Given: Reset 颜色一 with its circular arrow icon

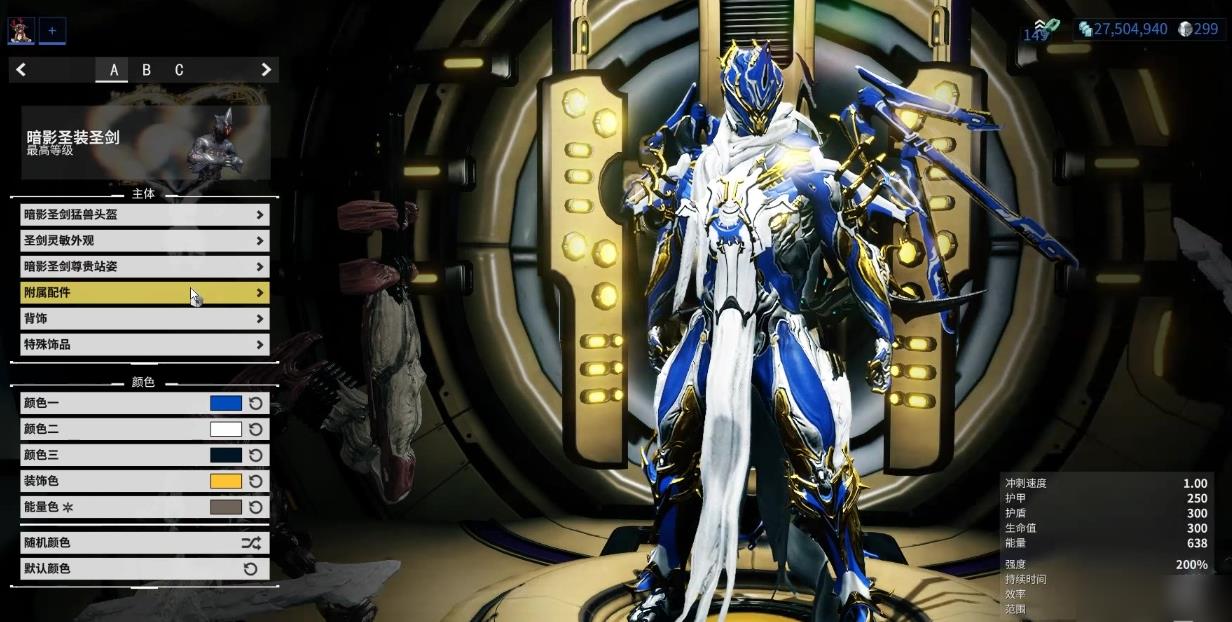Looking at the screenshot, I should click(x=256, y=403).
